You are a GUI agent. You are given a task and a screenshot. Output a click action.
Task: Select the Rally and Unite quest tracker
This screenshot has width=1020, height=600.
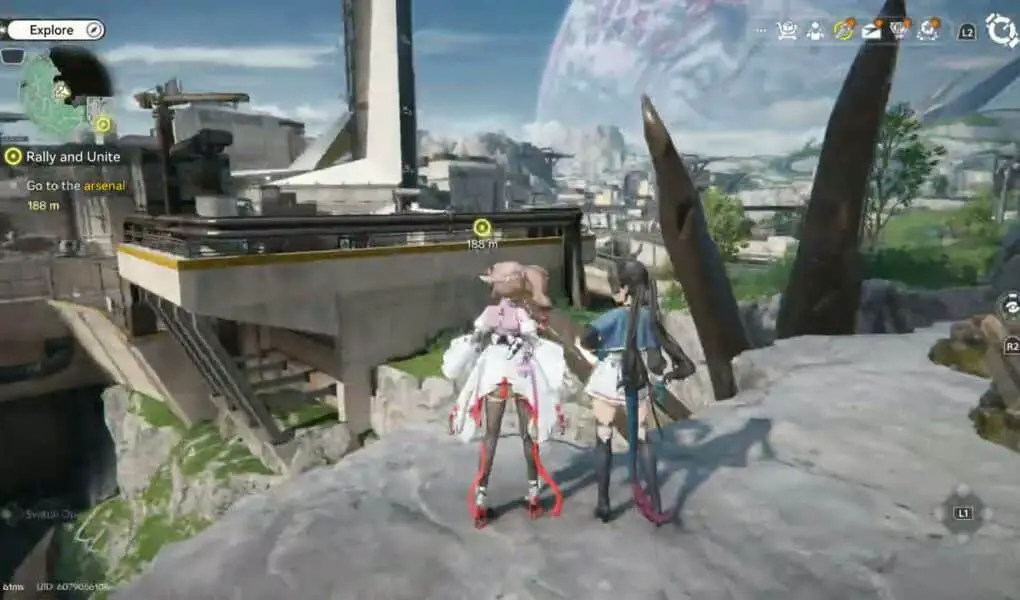coord(62,157)
